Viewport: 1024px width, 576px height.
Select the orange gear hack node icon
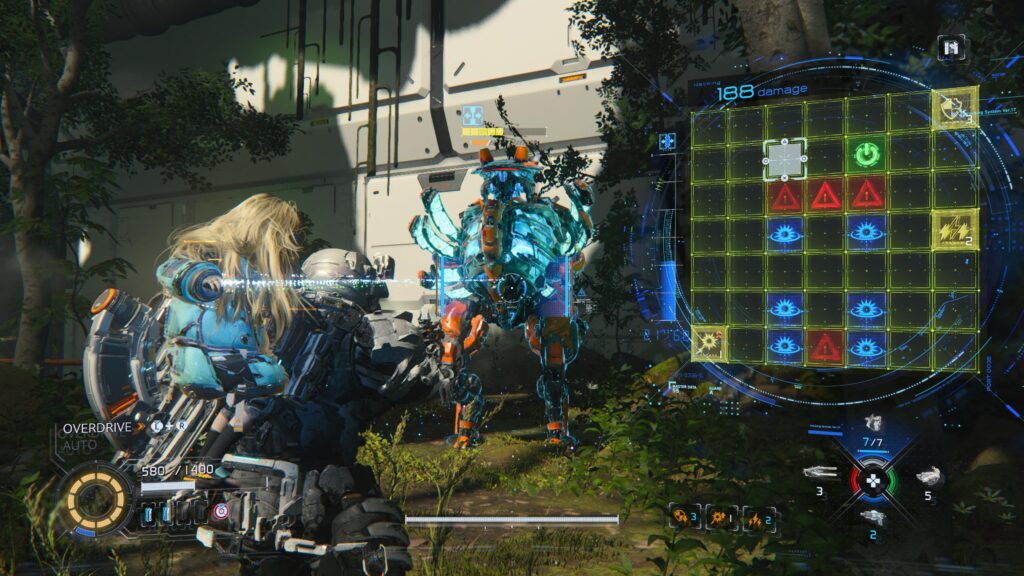[720, 516]
